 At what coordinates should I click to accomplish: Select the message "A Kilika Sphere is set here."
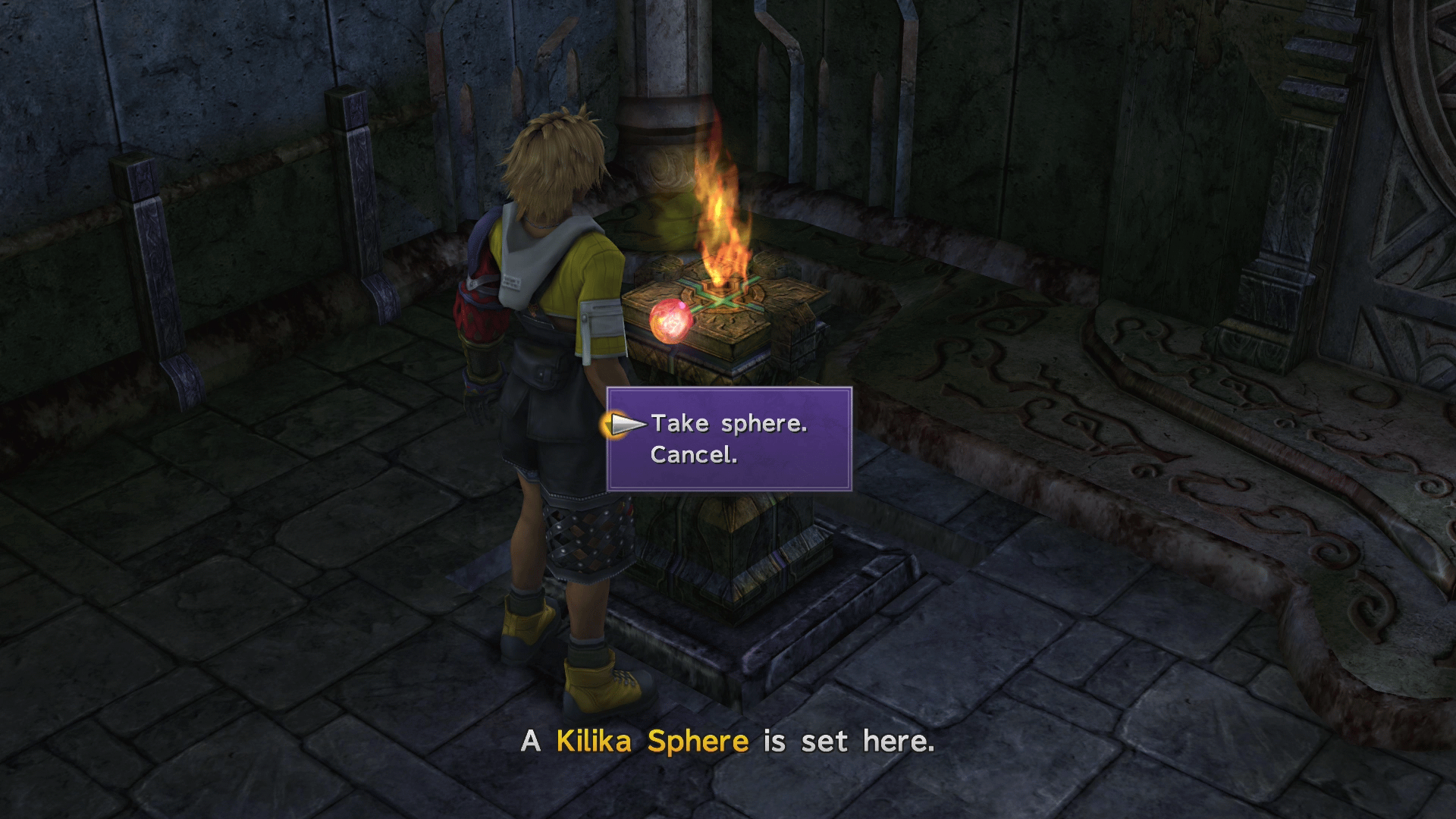click(x=728, y=742)
